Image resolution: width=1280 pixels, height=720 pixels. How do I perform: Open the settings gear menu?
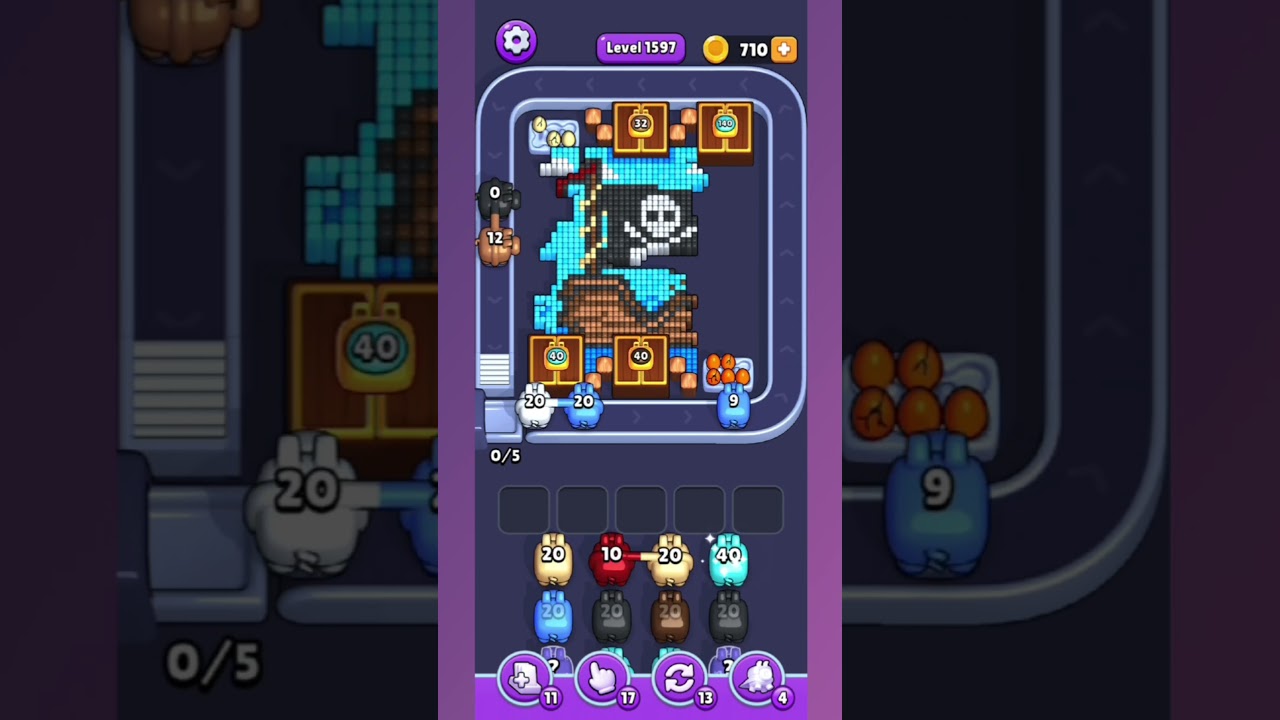pyautogui.click(x=517, y=41)
